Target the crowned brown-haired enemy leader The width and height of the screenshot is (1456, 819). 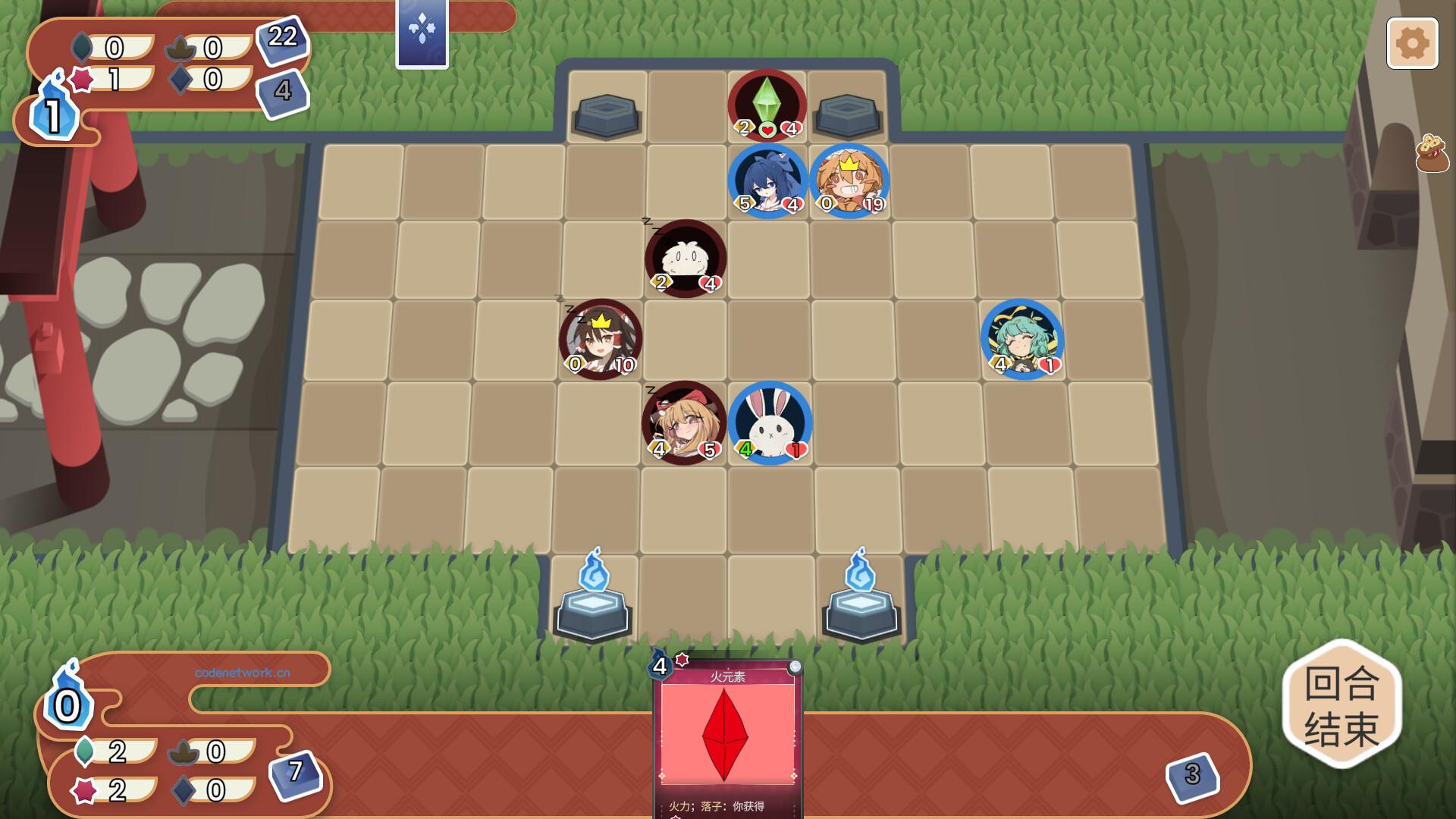(x=601, y=338)
